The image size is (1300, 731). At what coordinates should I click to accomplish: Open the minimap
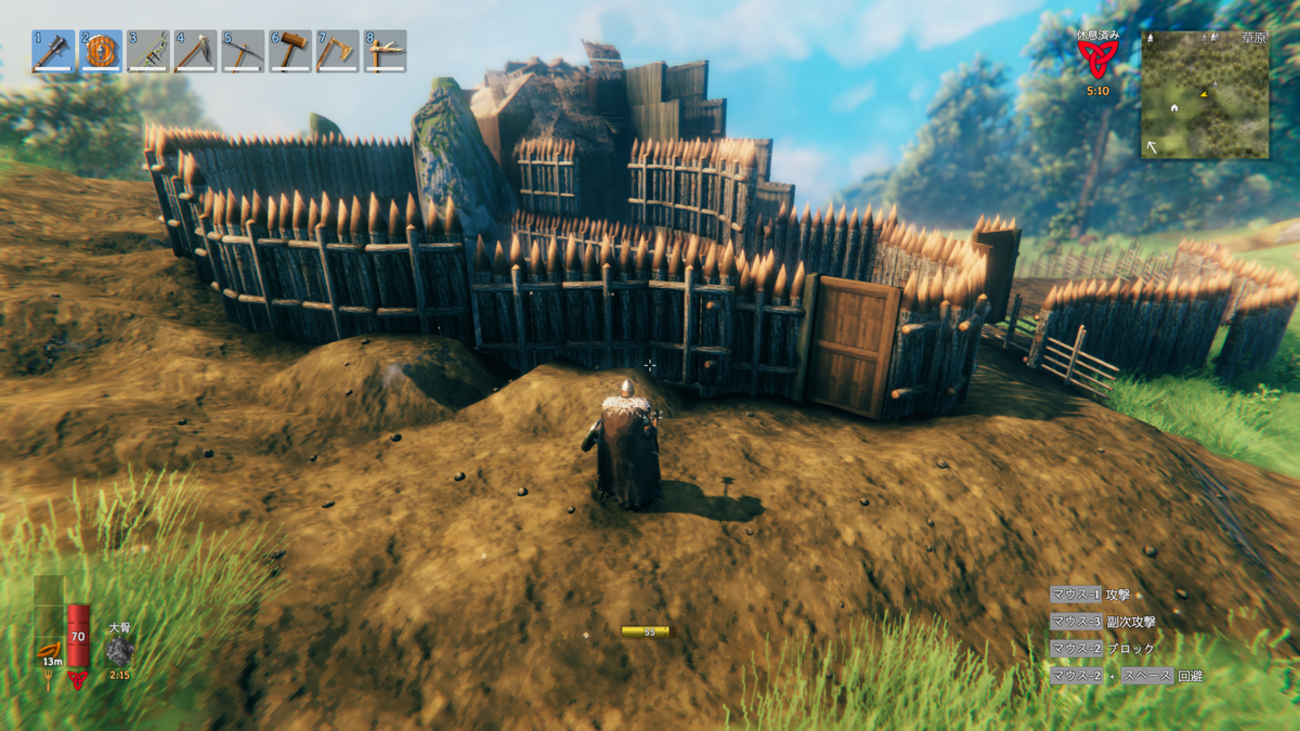1205,94
